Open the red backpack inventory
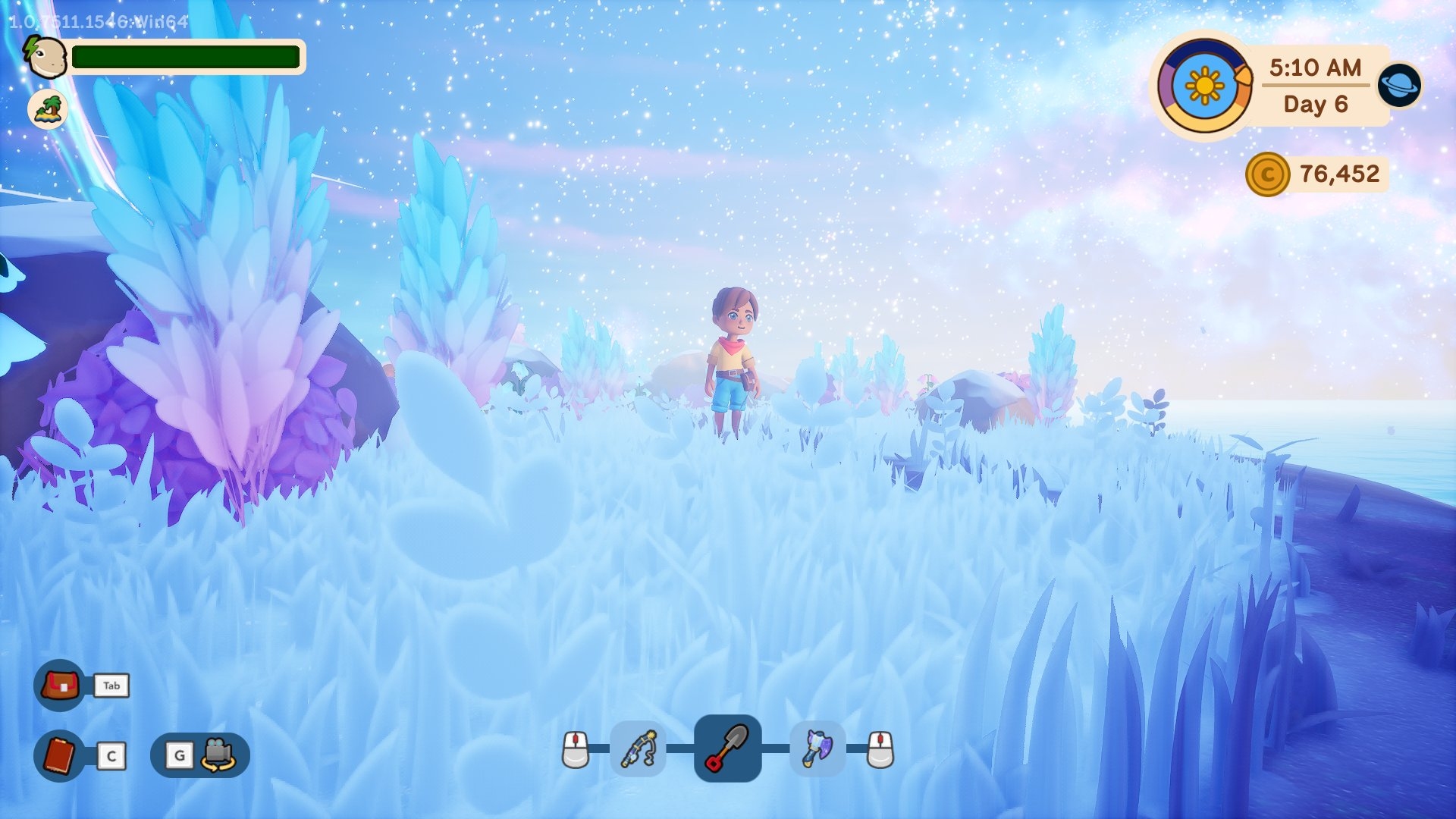The height and width of the screenshot is (819, 1456). [x=60, y=686]
